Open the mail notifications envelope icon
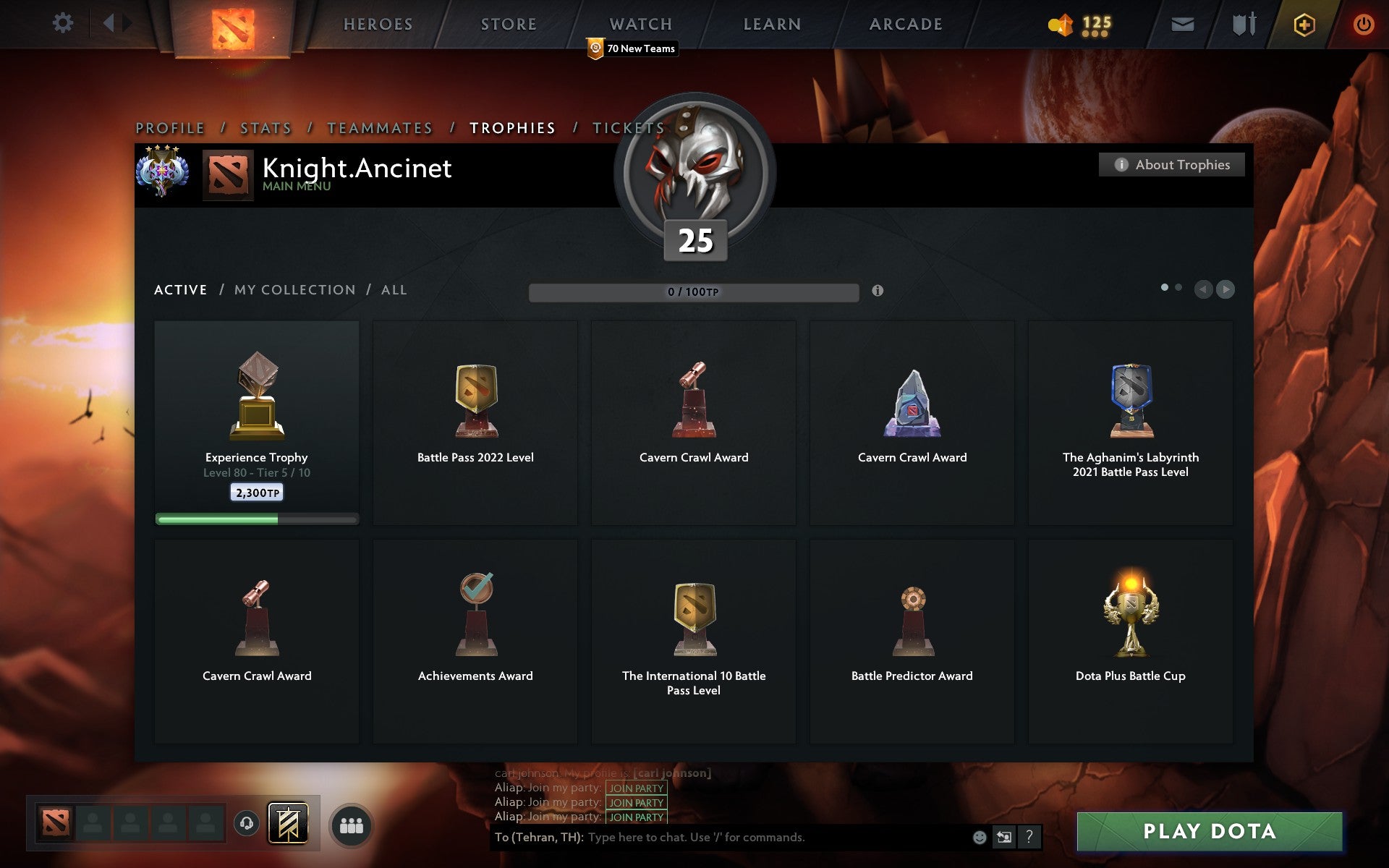The height and width of the screenshot is (868, 1389). pyautogui.click(x=1182, y=23)
